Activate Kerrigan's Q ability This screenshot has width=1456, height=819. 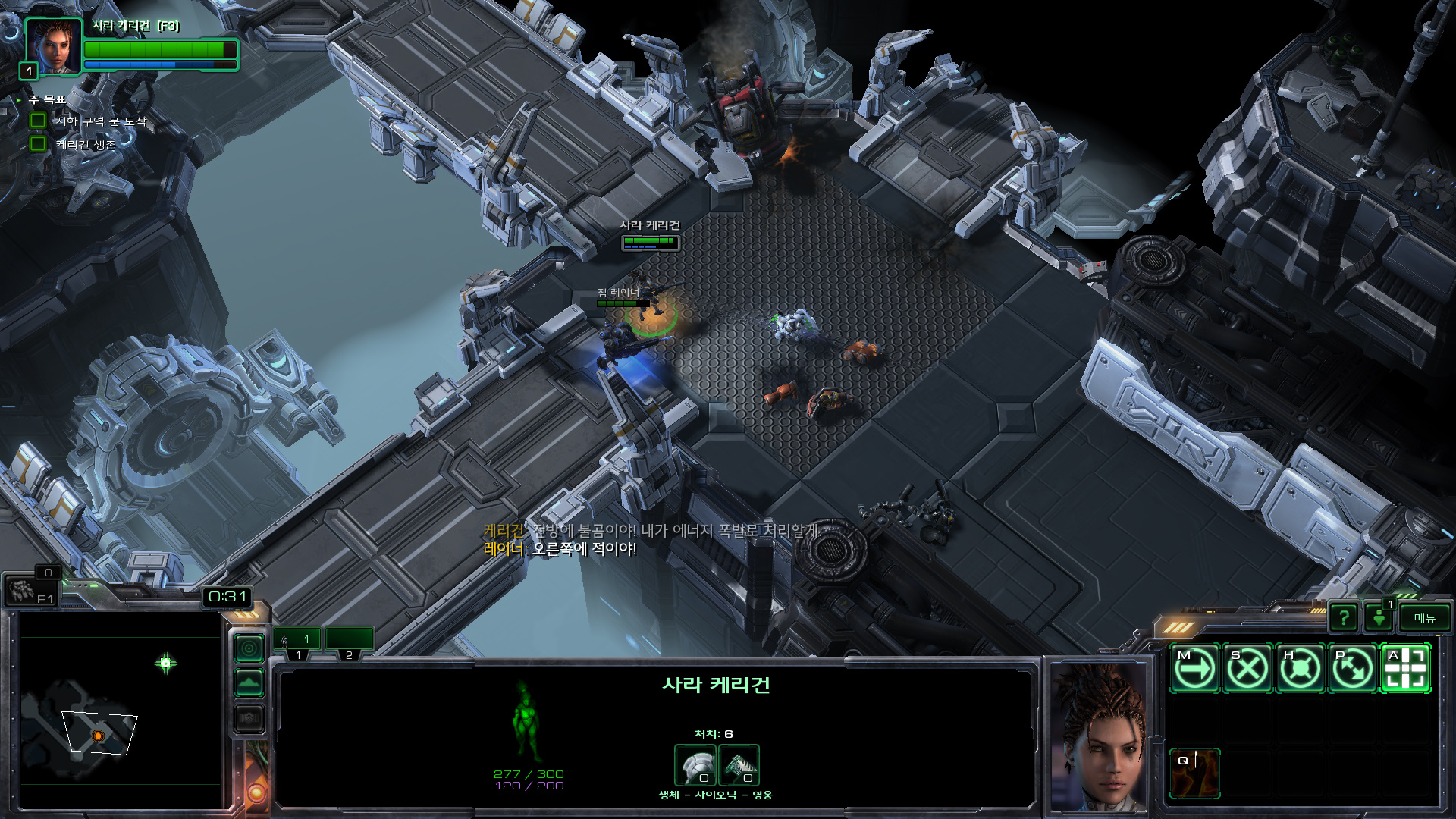[x=1195, y=773]
